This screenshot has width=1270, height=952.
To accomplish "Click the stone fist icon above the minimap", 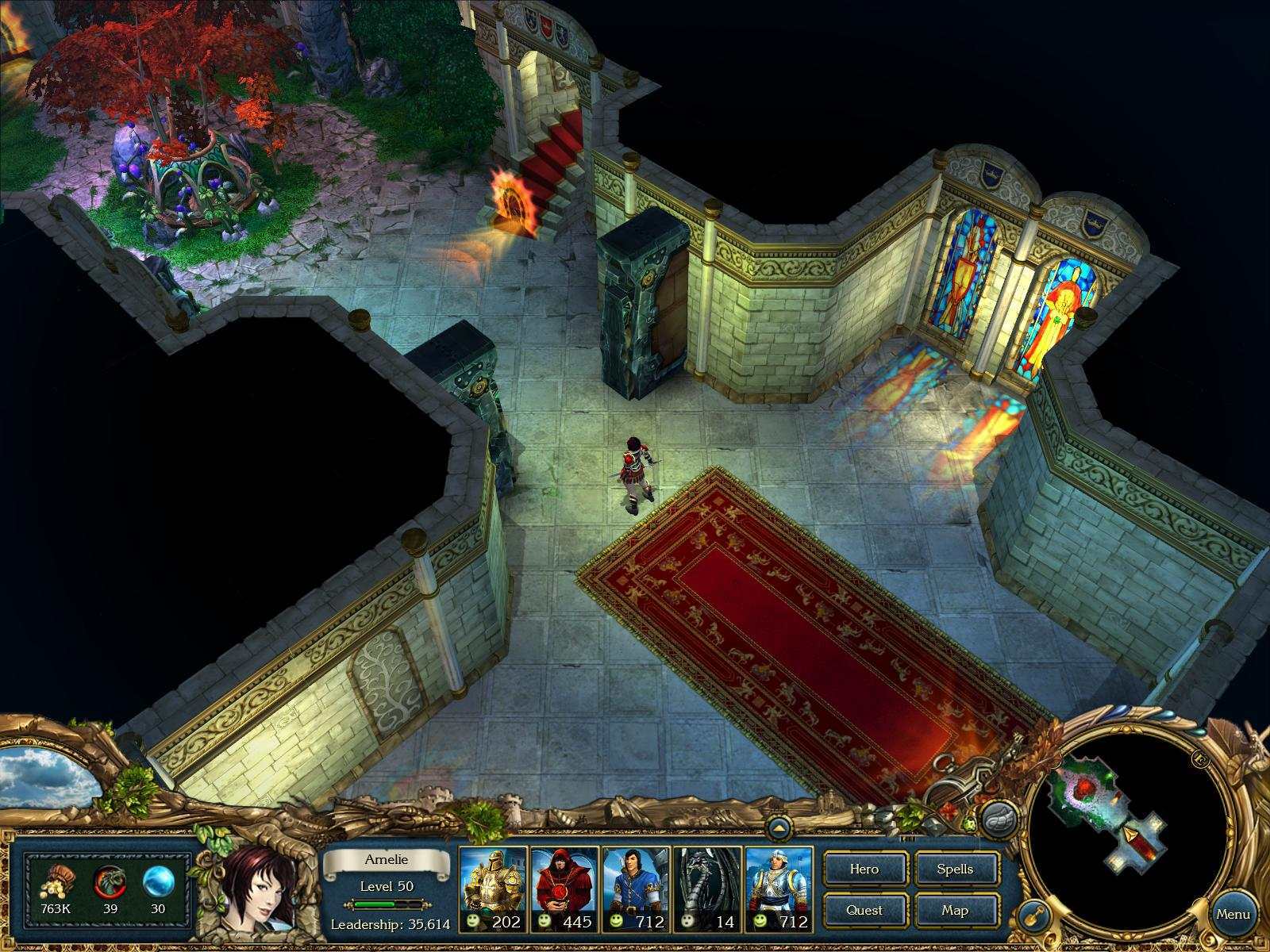I will tap(999, 819).
